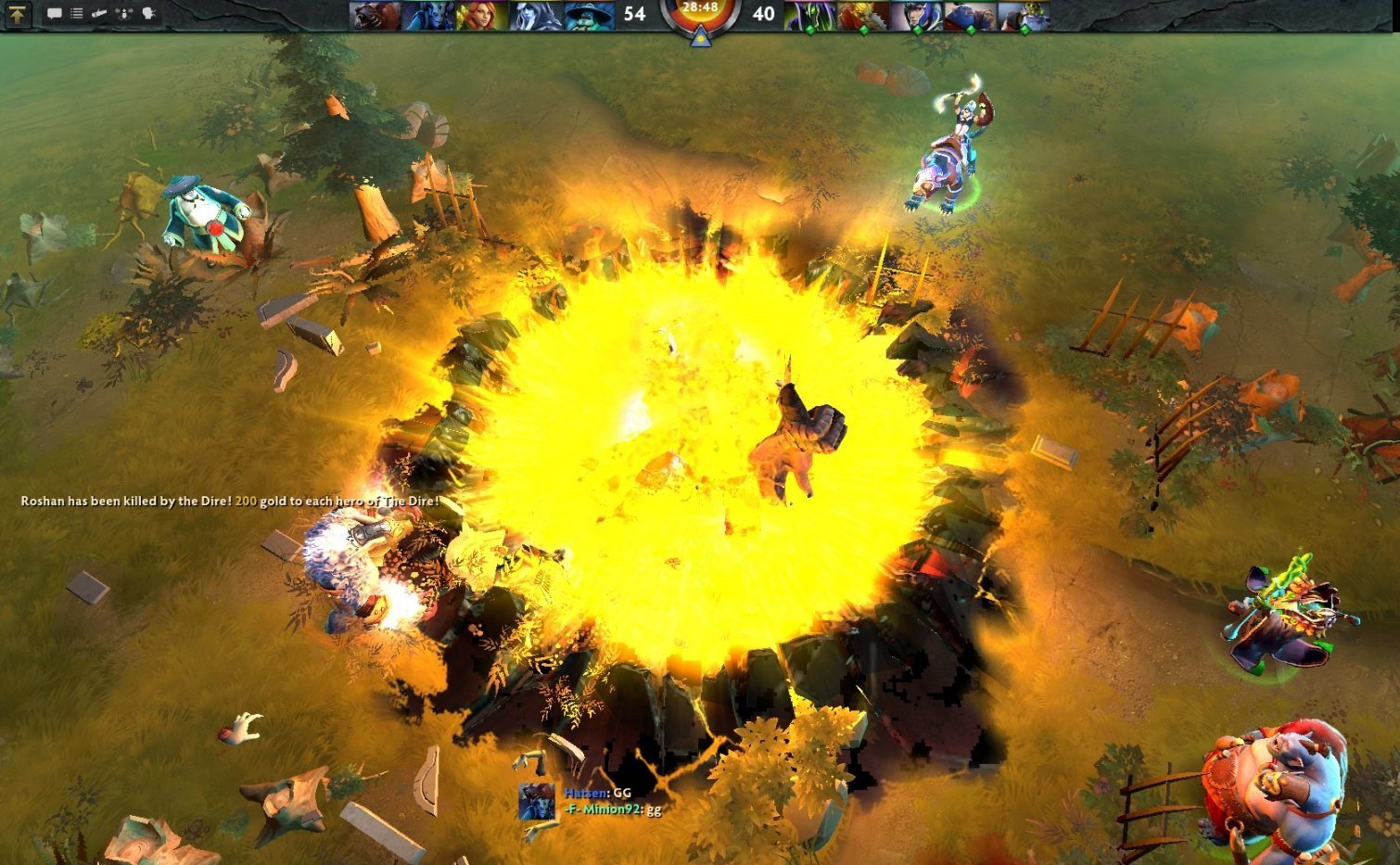The width and height of the screenshot is (1400, 865).
Task: Select the Luna hero portrait
Action: 917,15
